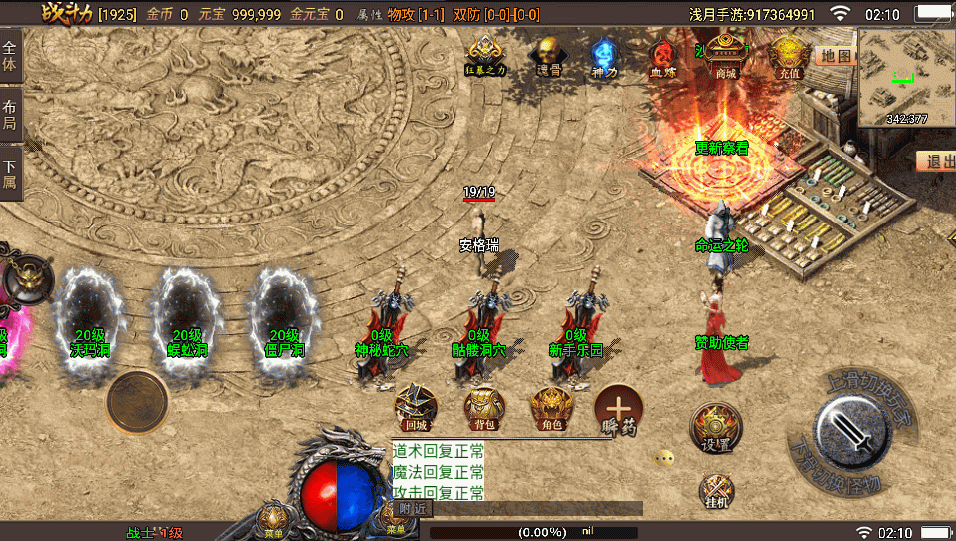Open the 背包 backpack
Viewport: 956px width, 541px height.
coord(484,408)
